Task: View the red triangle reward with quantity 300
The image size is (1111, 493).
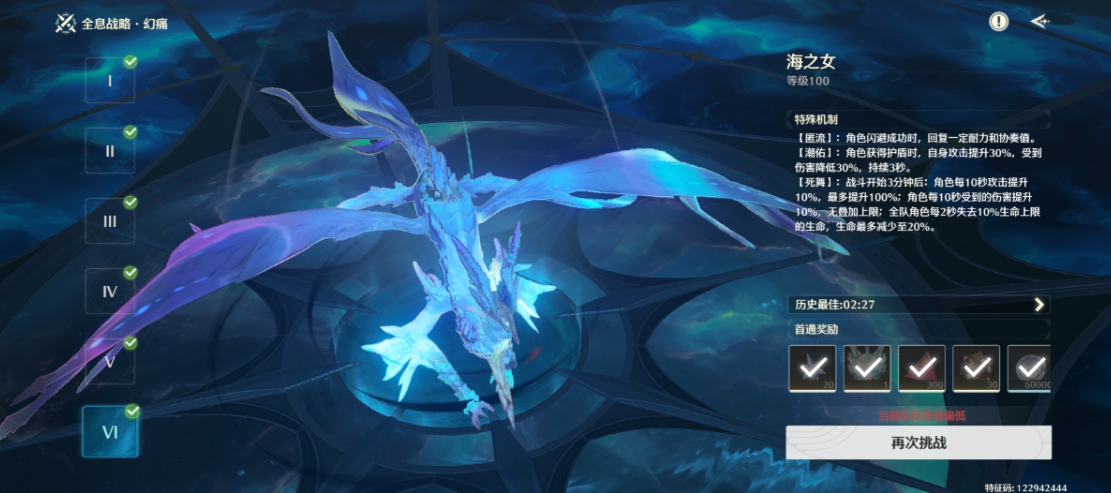Action: 921,367
